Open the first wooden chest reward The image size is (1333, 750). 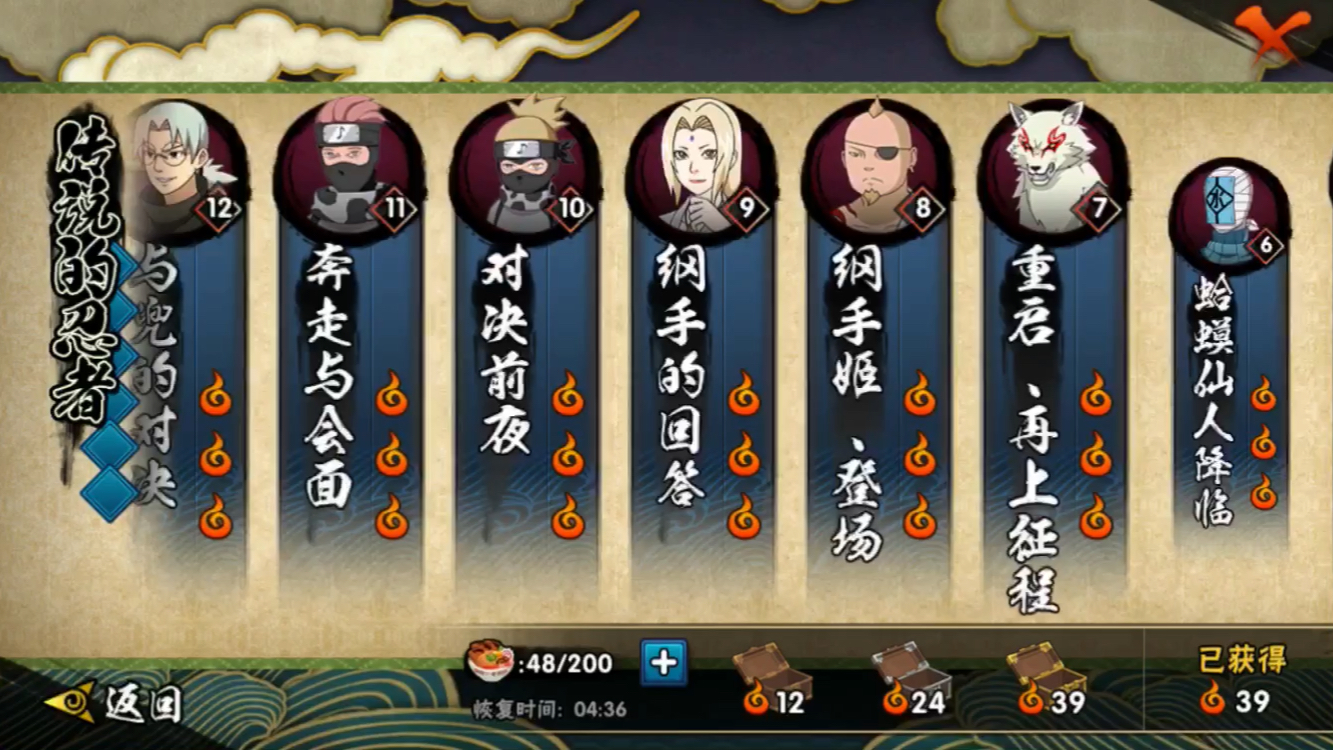pyautogui.click(x=769, y=663)
